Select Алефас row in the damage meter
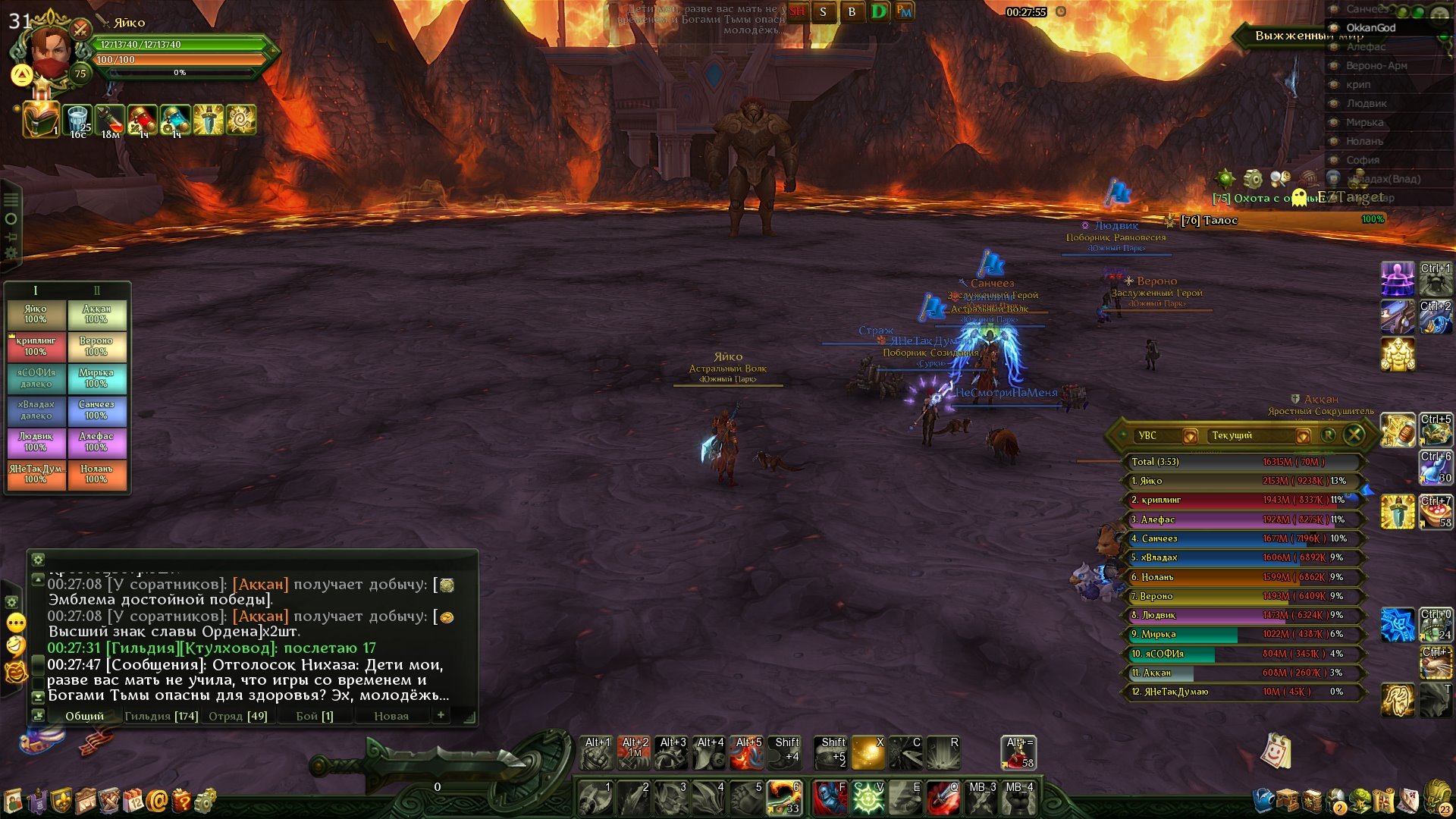This screenshot has height=819, width=1456. point(1244,519)
